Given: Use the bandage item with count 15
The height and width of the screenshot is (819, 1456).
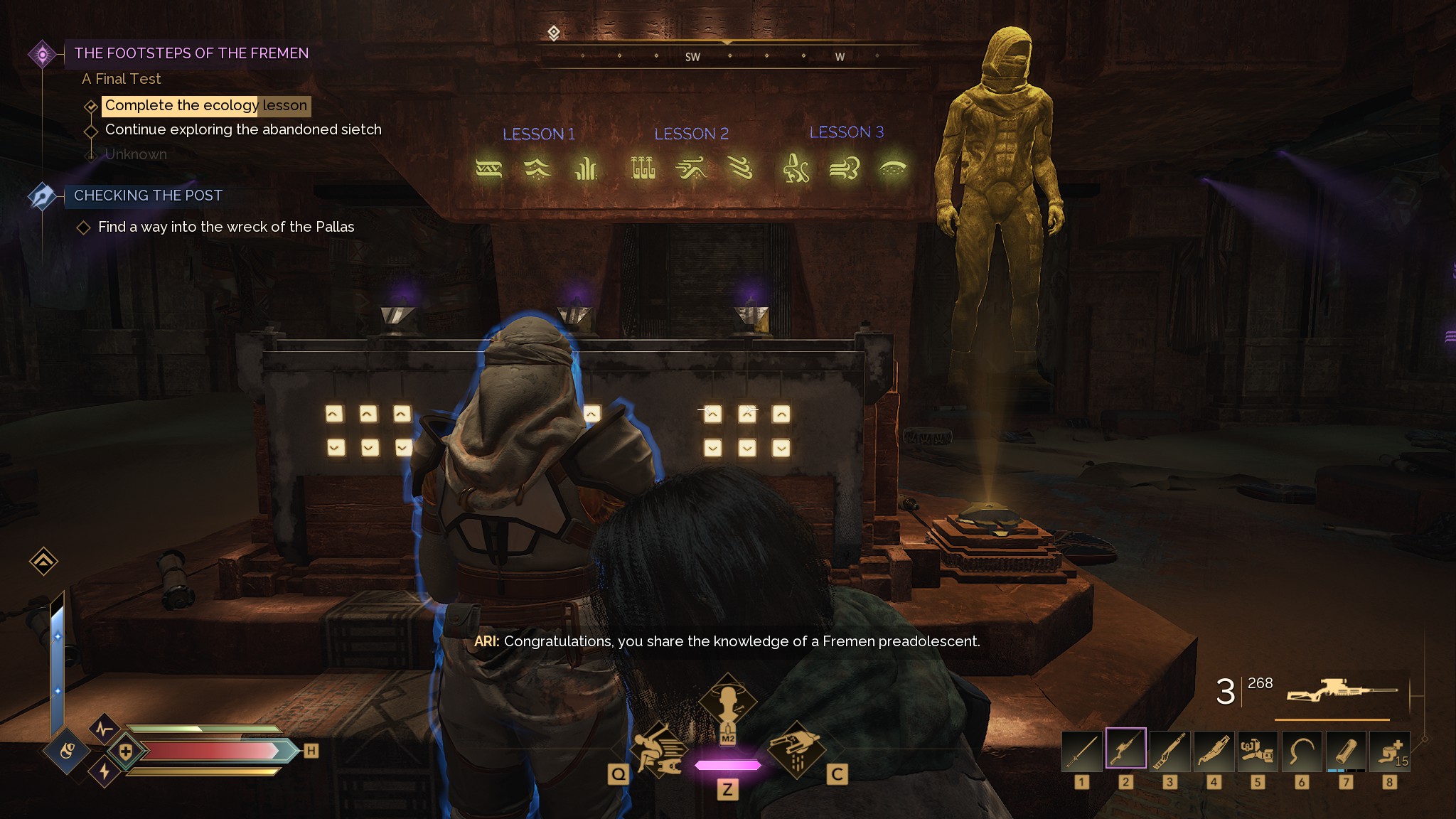Looking at the screenshot, I should click(1390, 751).
